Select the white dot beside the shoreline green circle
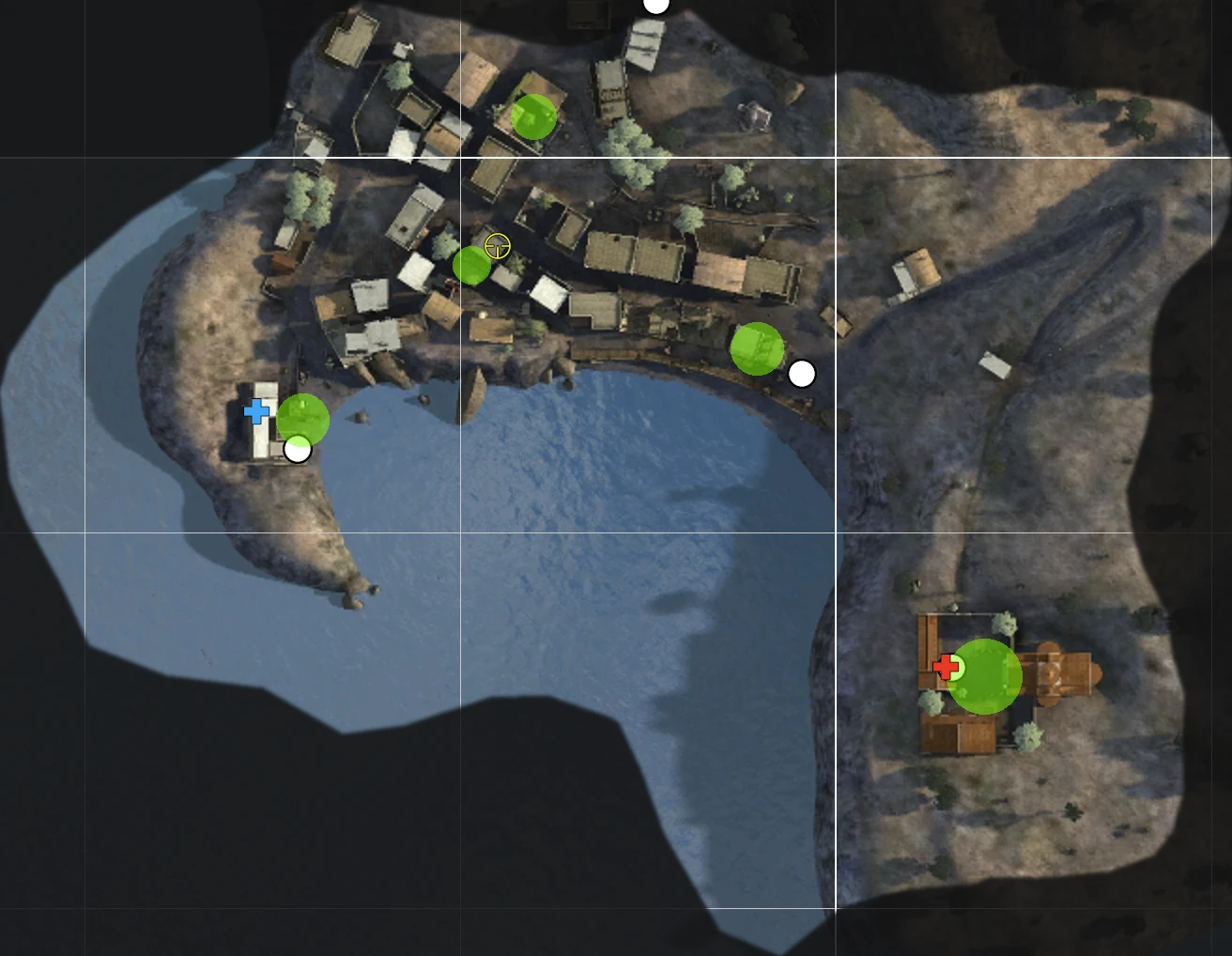This screenshot has height=956, width=1232. point(802,374)
